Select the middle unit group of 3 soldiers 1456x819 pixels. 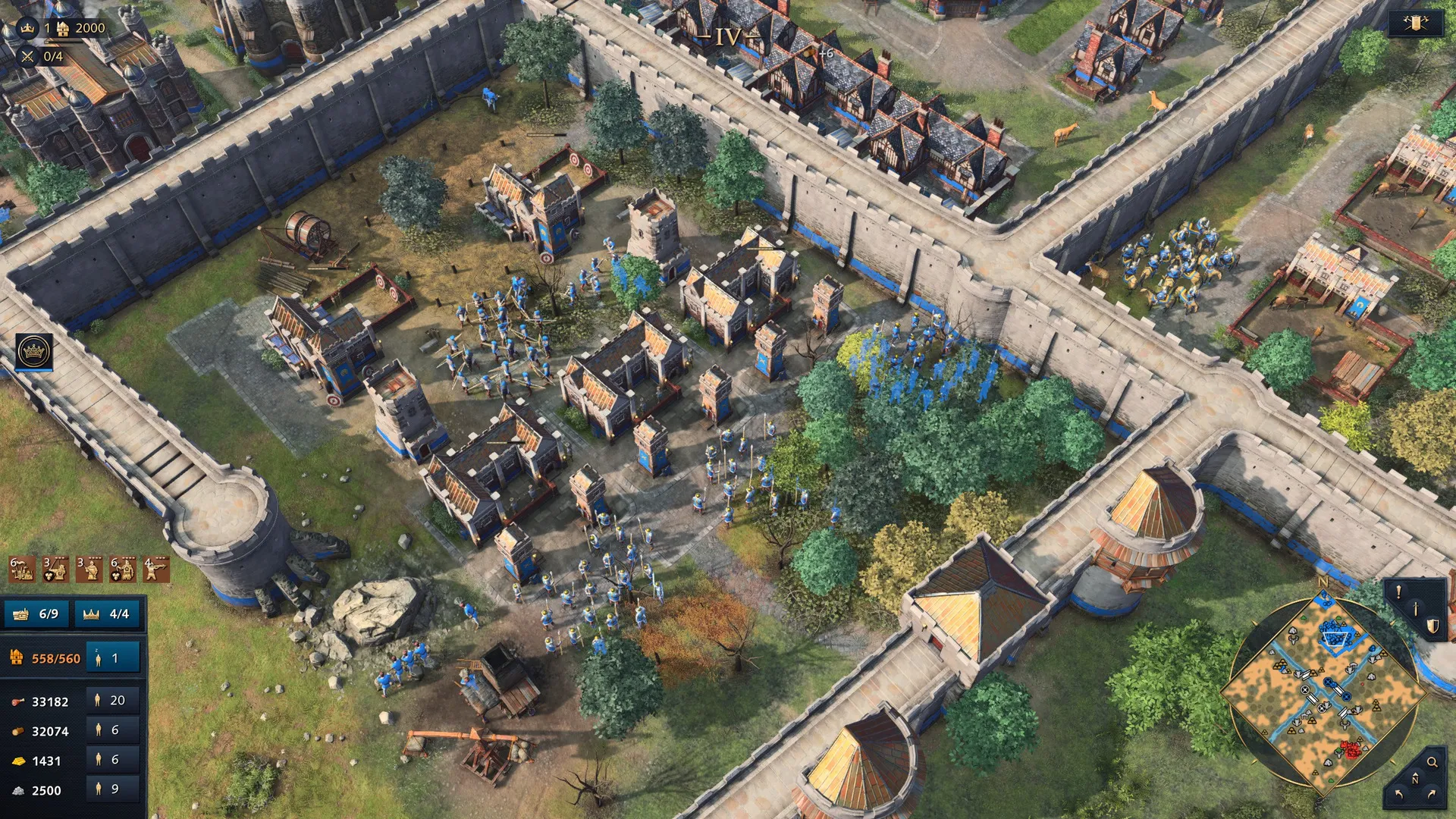89,569
